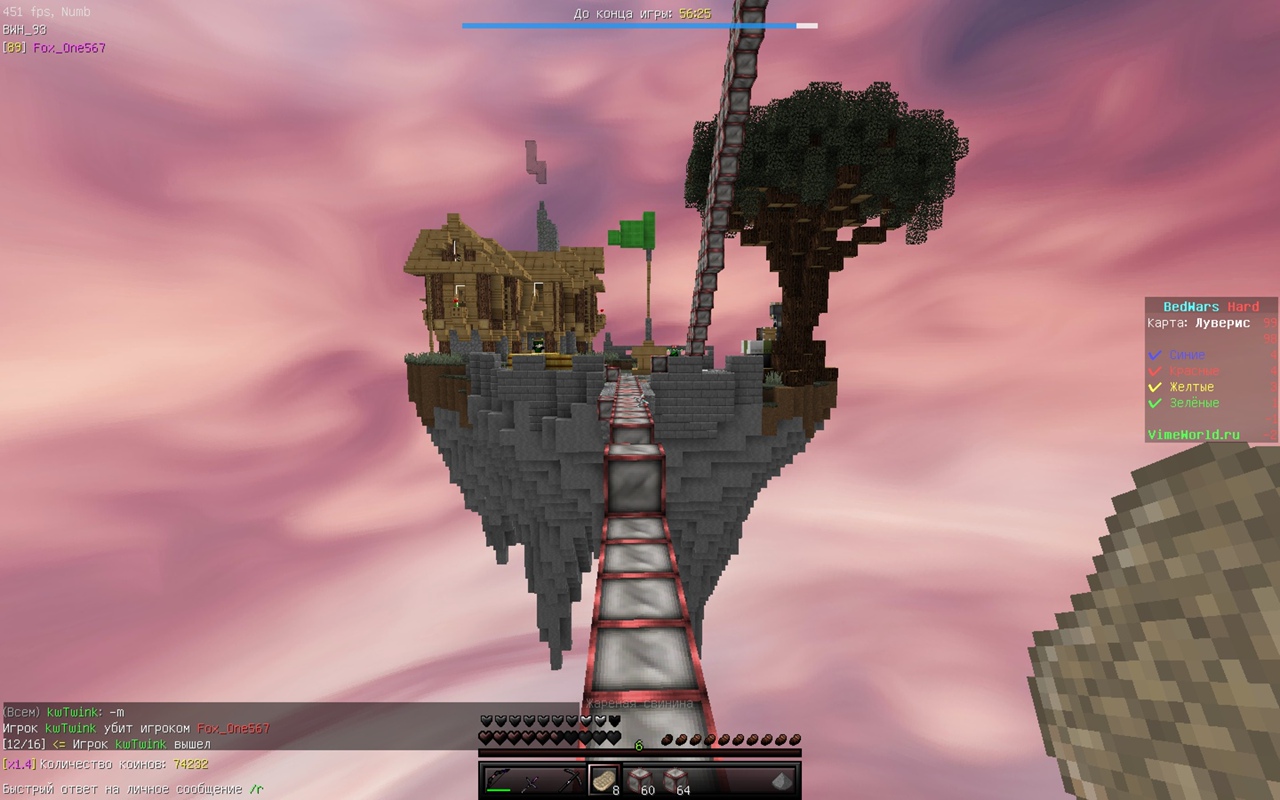Select the gray powder item in last slot
The width and height of the screenshot is (1280, 800).
(781, 780)
